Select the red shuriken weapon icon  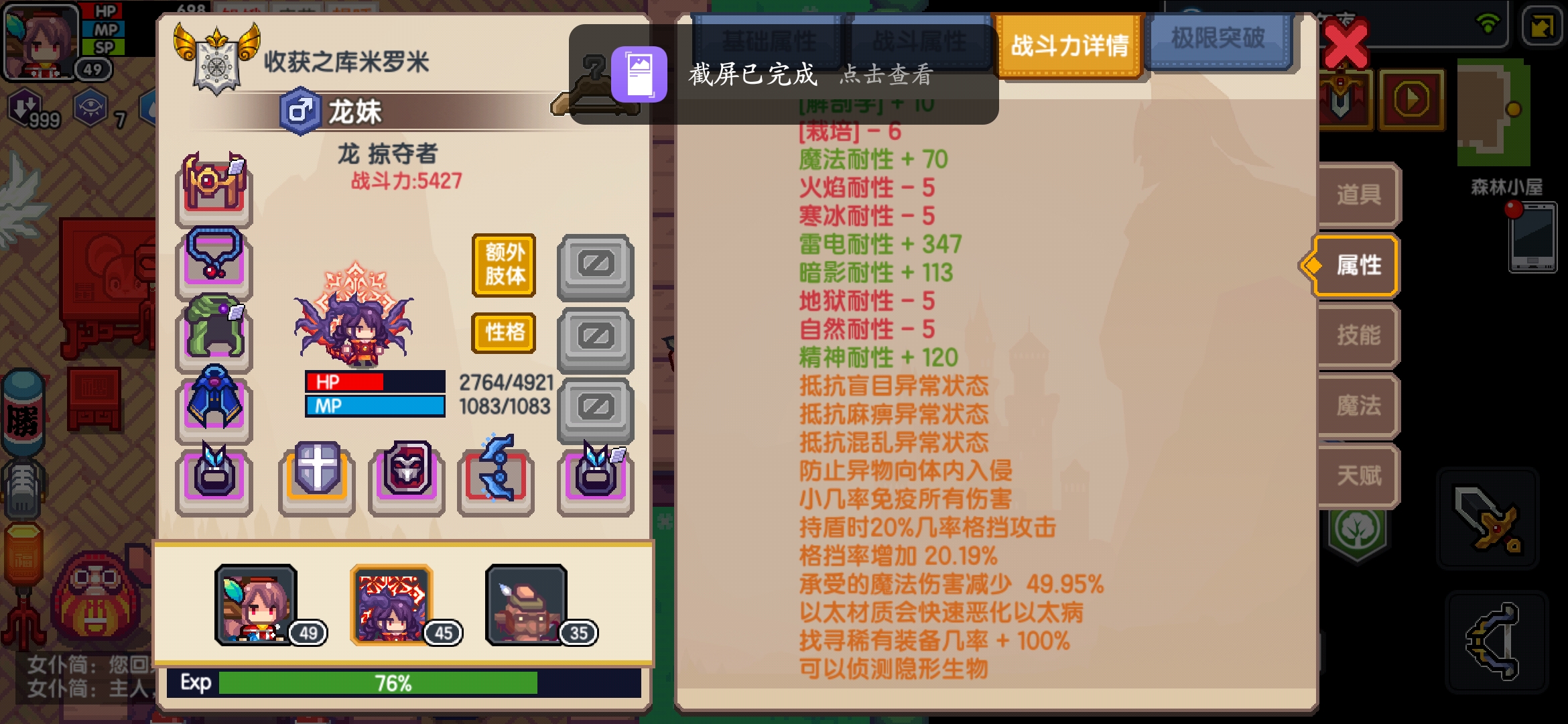[x=496, y=477]
